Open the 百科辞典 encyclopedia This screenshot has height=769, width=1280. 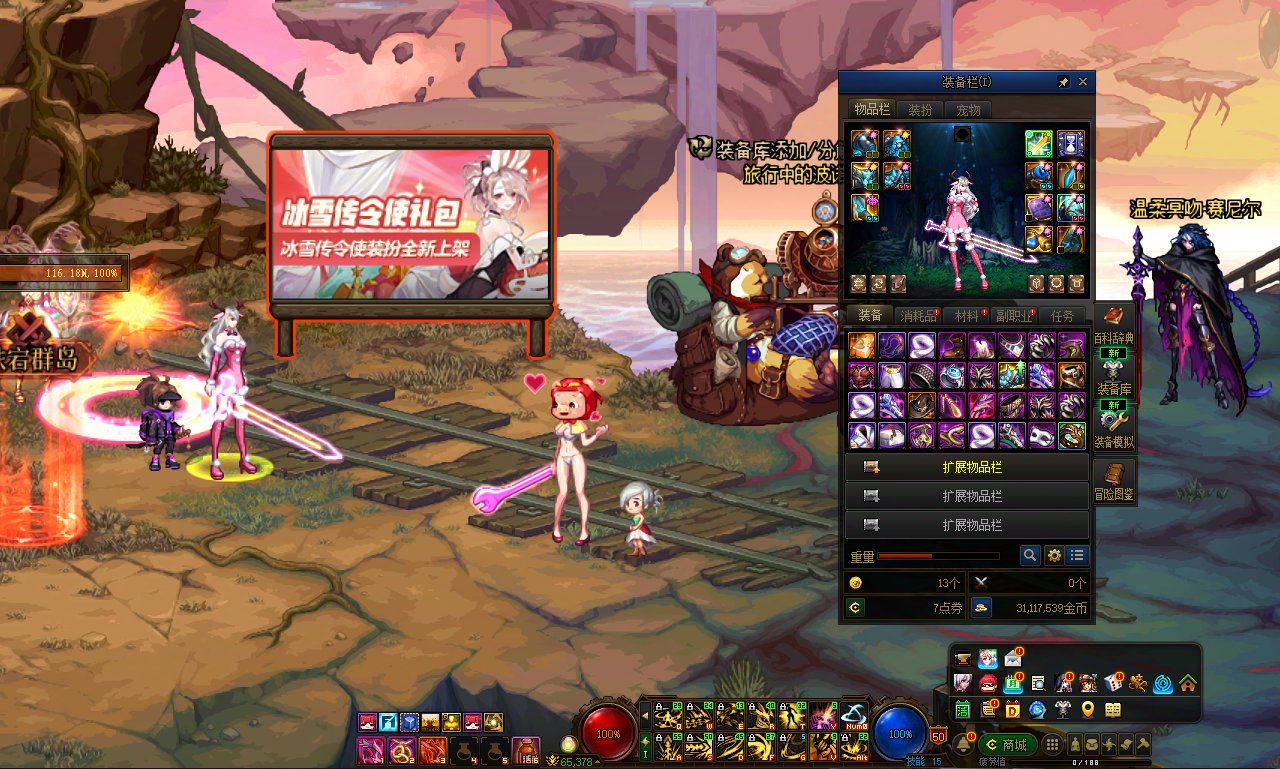tap(1114, 327)
